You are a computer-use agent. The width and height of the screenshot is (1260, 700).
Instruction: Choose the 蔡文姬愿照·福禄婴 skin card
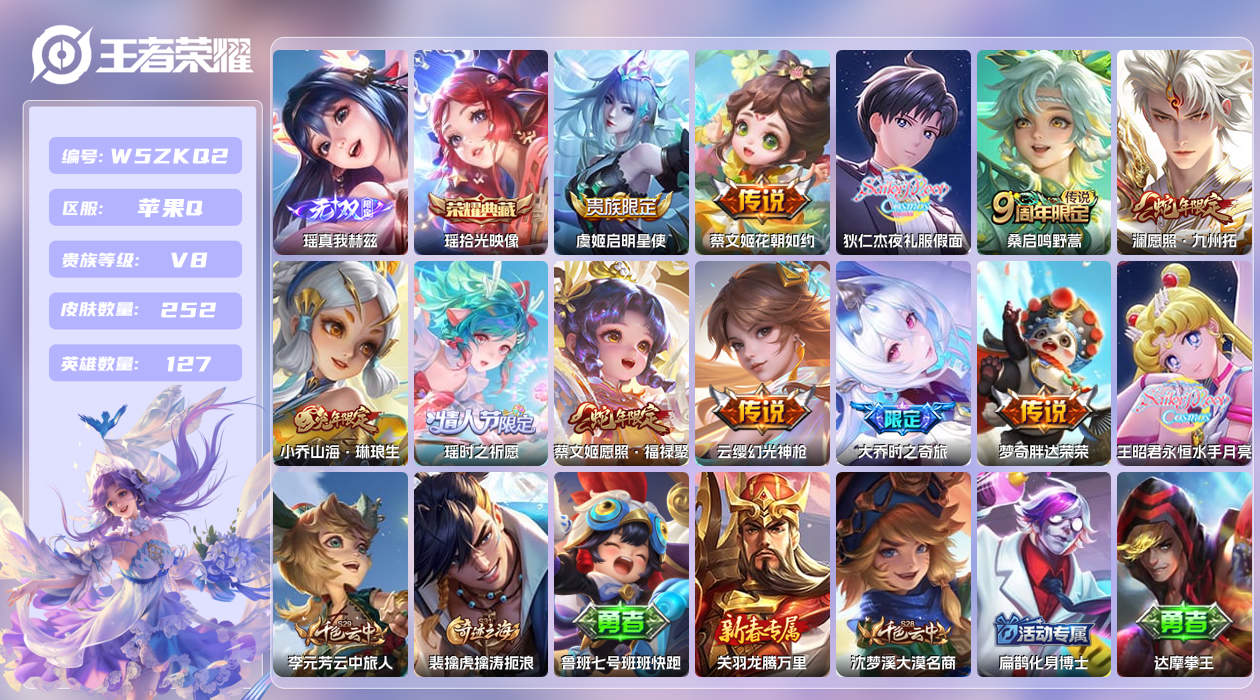pos(621,363)
